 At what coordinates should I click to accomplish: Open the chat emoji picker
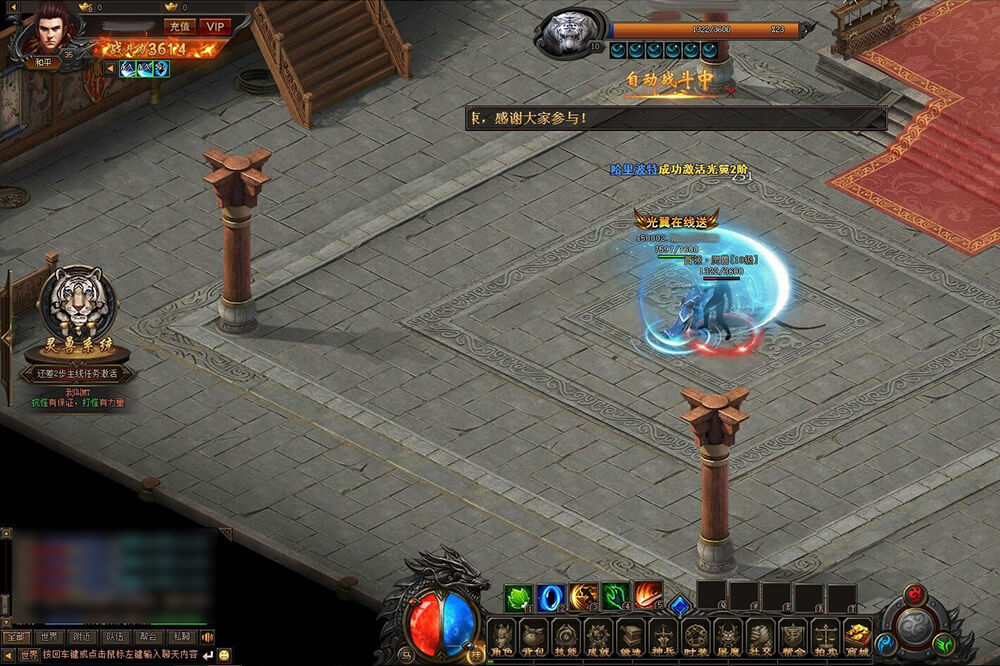[x=225, y=655]
